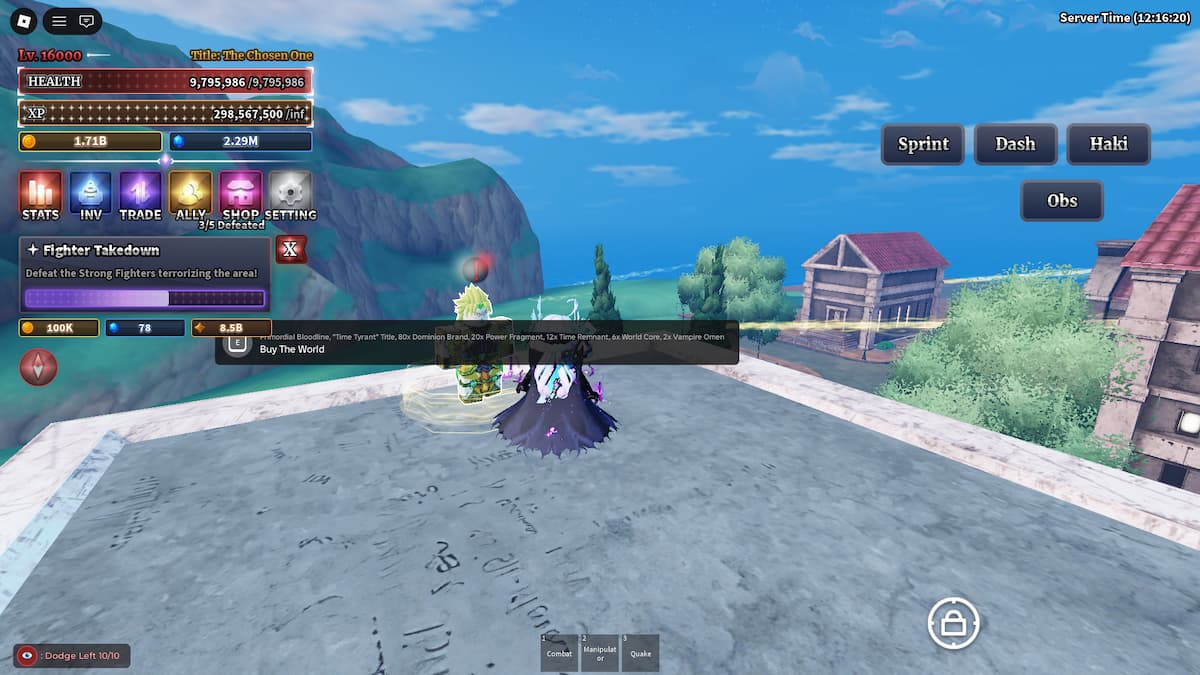Image resolution: width=1200 pixels, height=675 pixels.
Task: Open the Roblox hamburger list menu
Action: point(59,20)
